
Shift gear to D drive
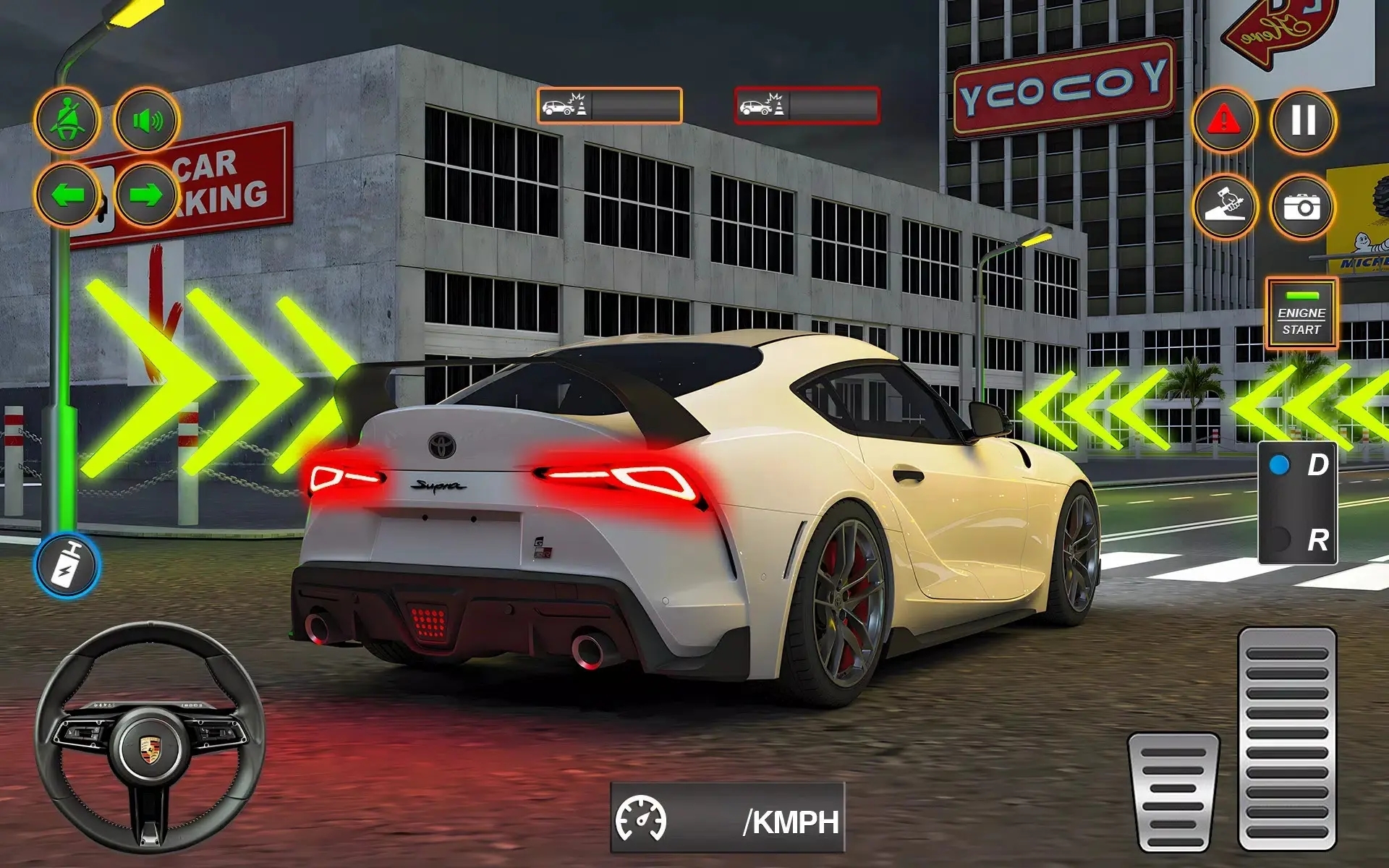coord(1298,465)
